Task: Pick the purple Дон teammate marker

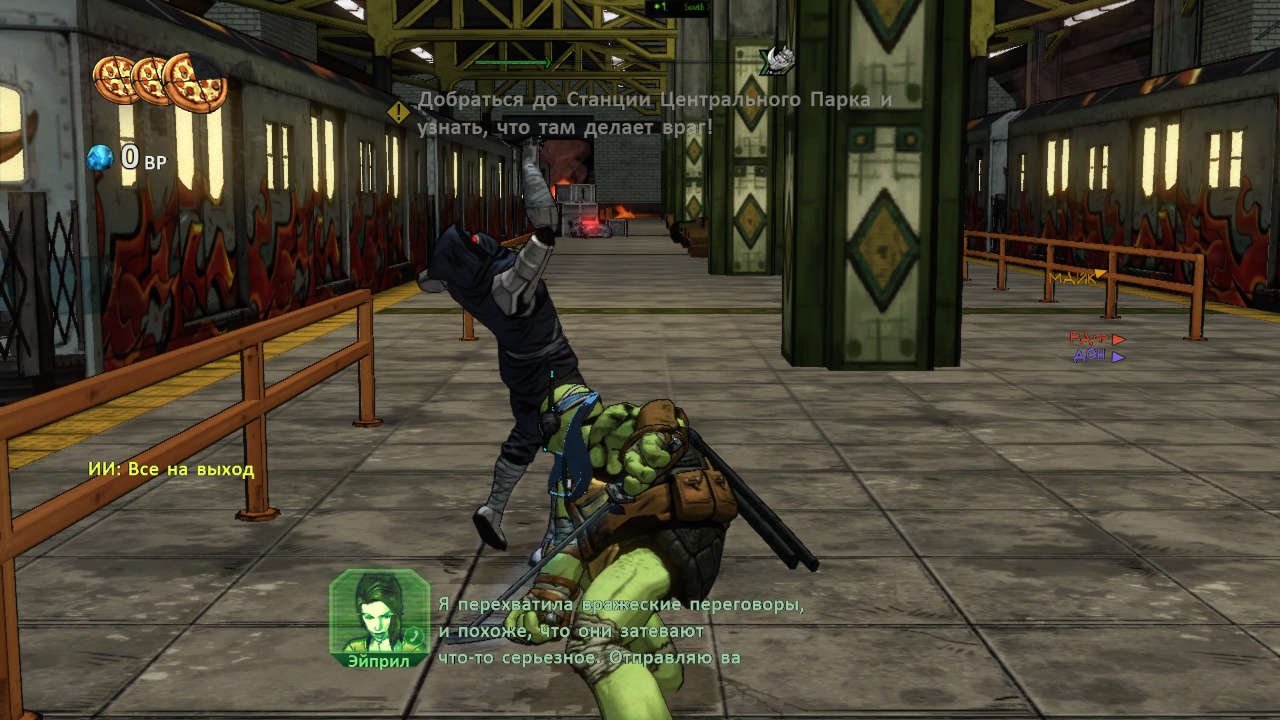Action: pyautogui.click(x=1098, y=356)
